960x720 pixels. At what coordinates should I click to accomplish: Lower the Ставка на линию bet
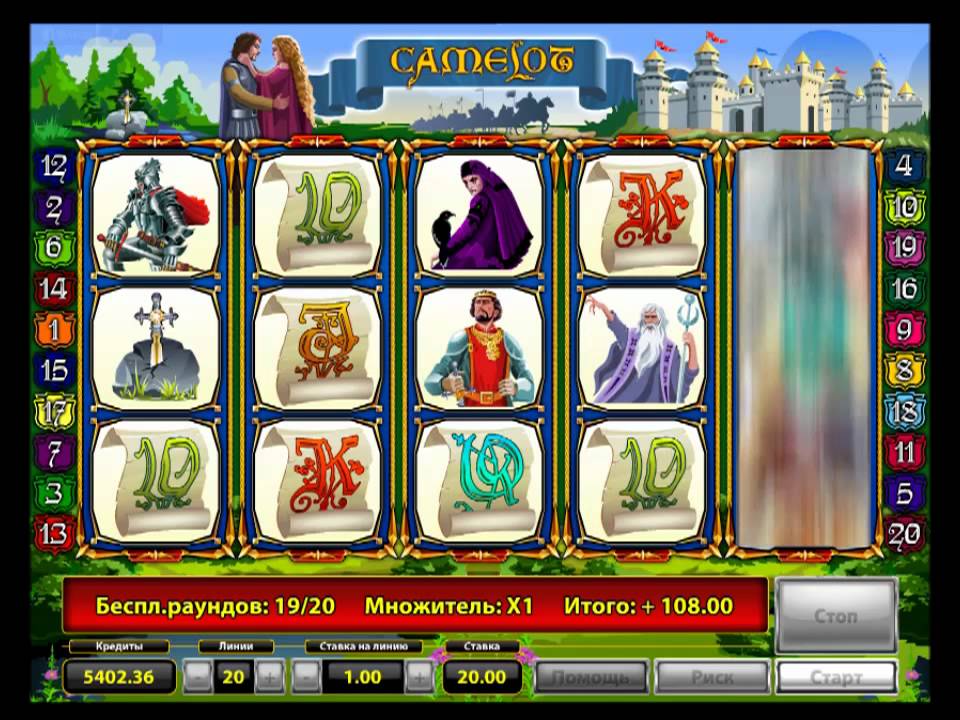coord(306,677)
